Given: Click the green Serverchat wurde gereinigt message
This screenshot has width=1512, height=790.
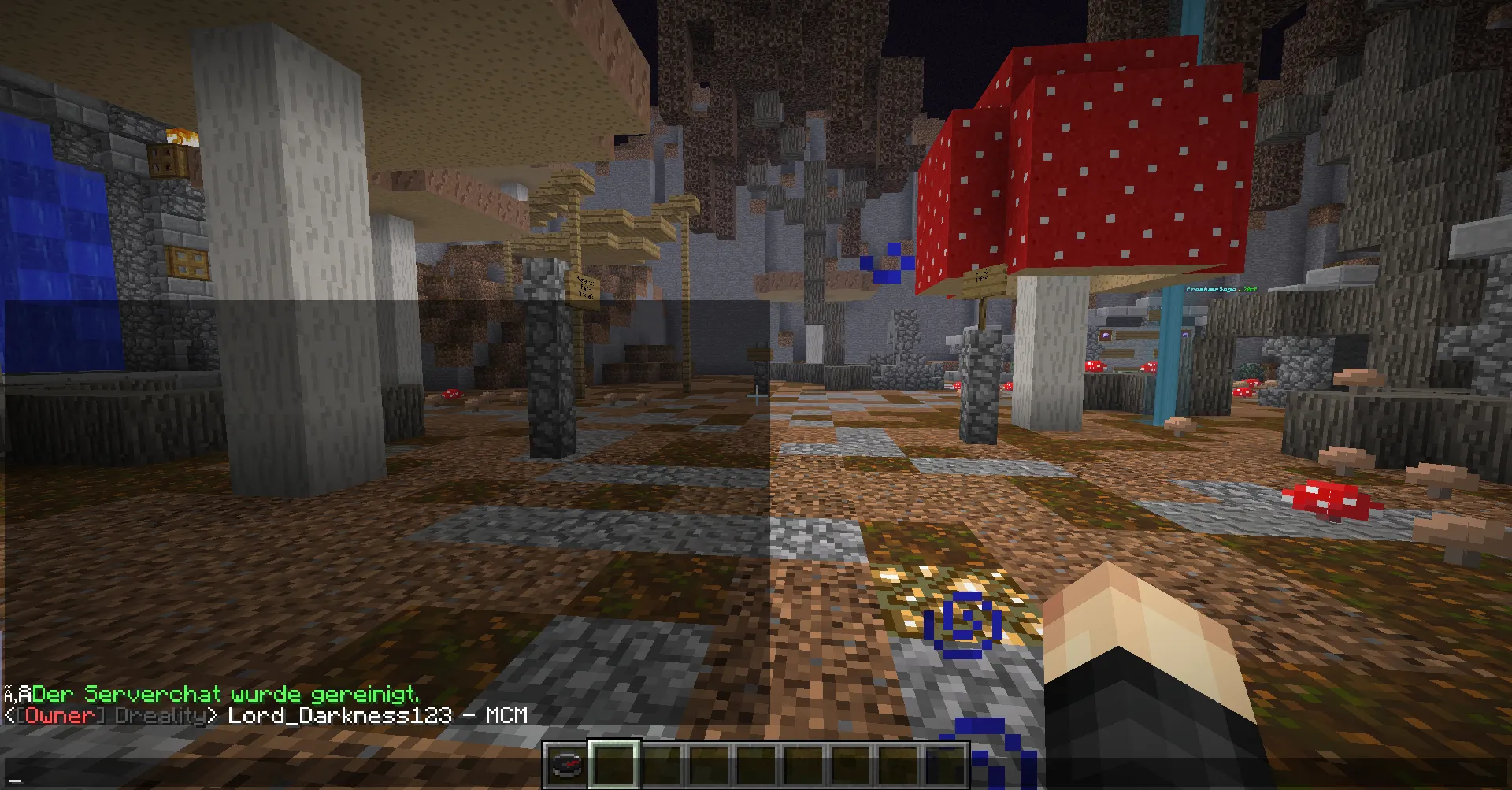Looking at the screenshot, I should 225,694.
